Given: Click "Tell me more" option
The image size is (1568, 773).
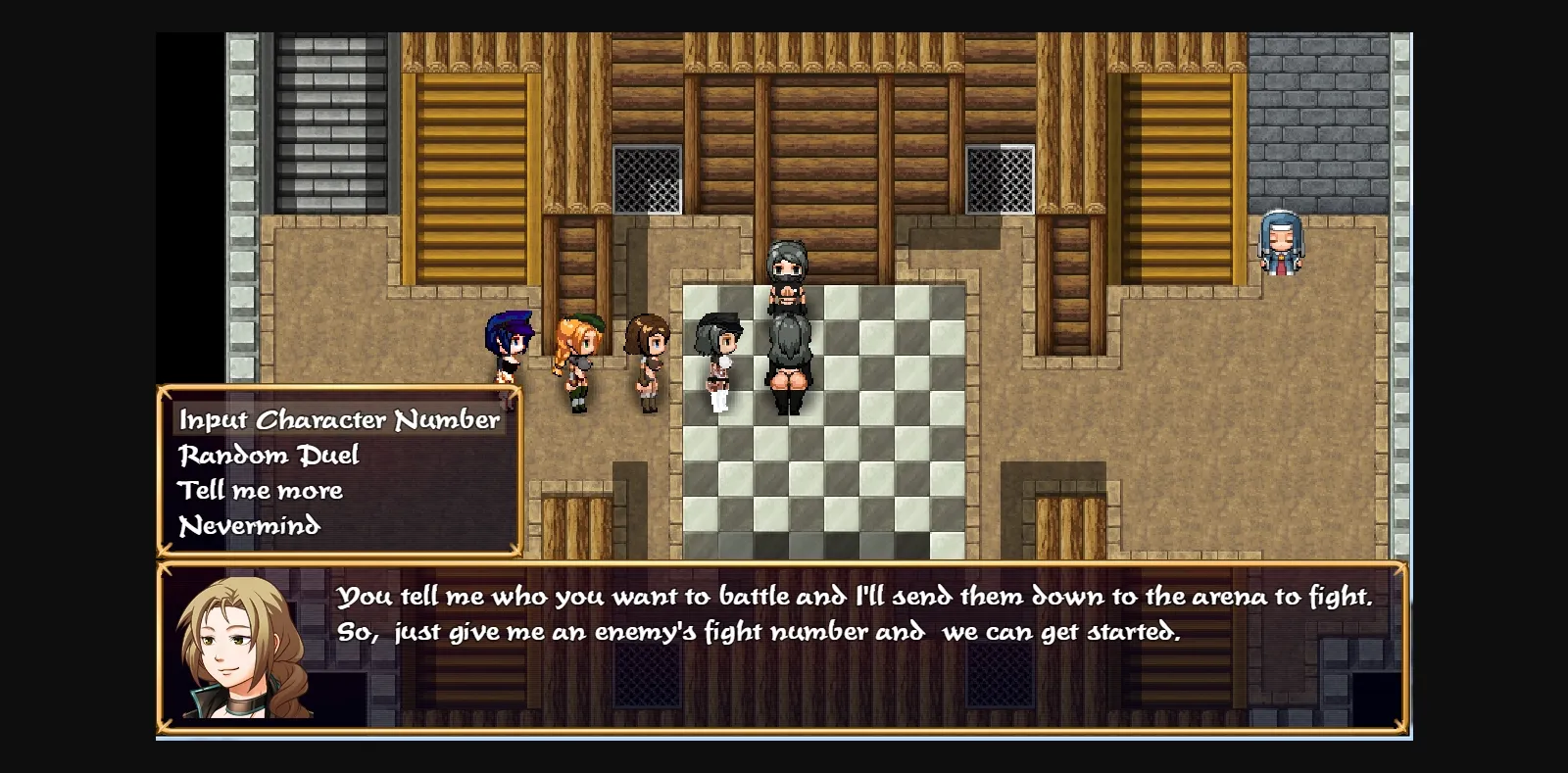Looking at the screenshot, I should click(x=260, y=490).
